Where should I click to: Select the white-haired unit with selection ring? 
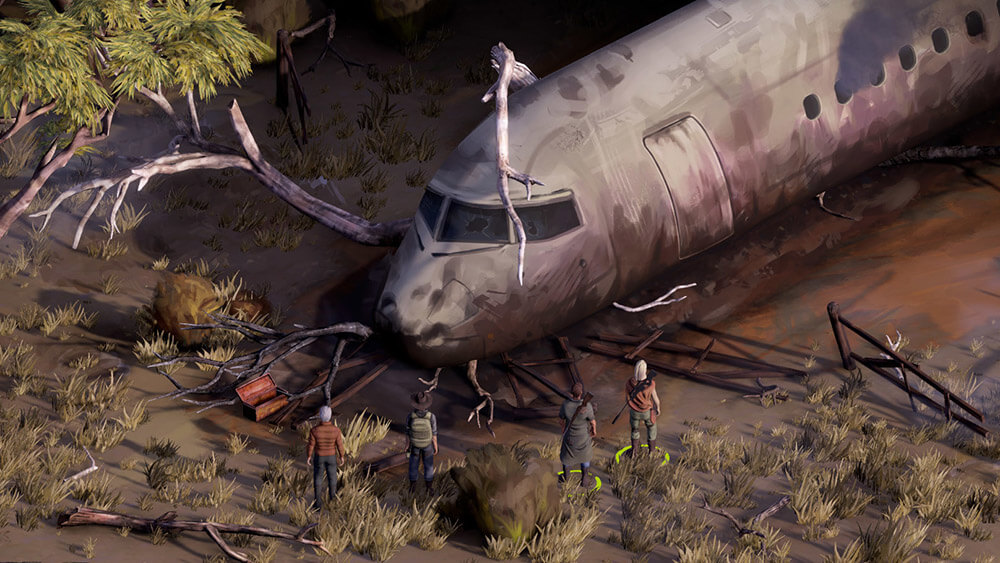(x=641, y=404)
